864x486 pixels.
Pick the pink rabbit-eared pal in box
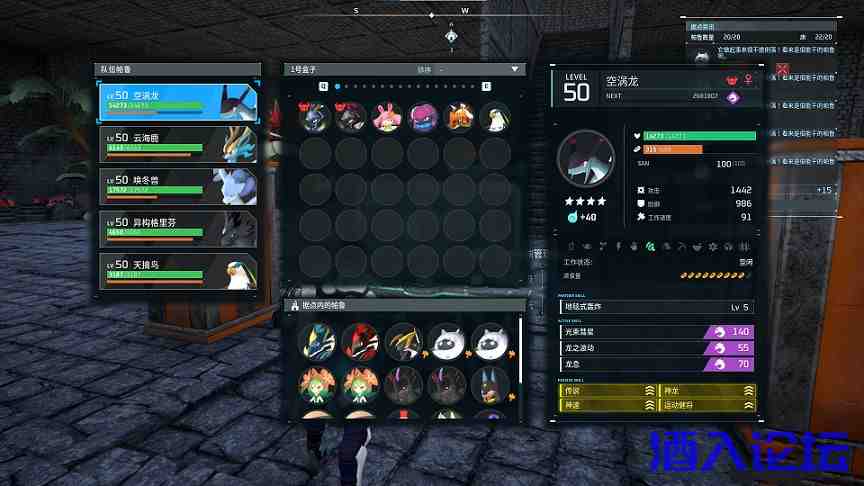click(x=385, y=118)
